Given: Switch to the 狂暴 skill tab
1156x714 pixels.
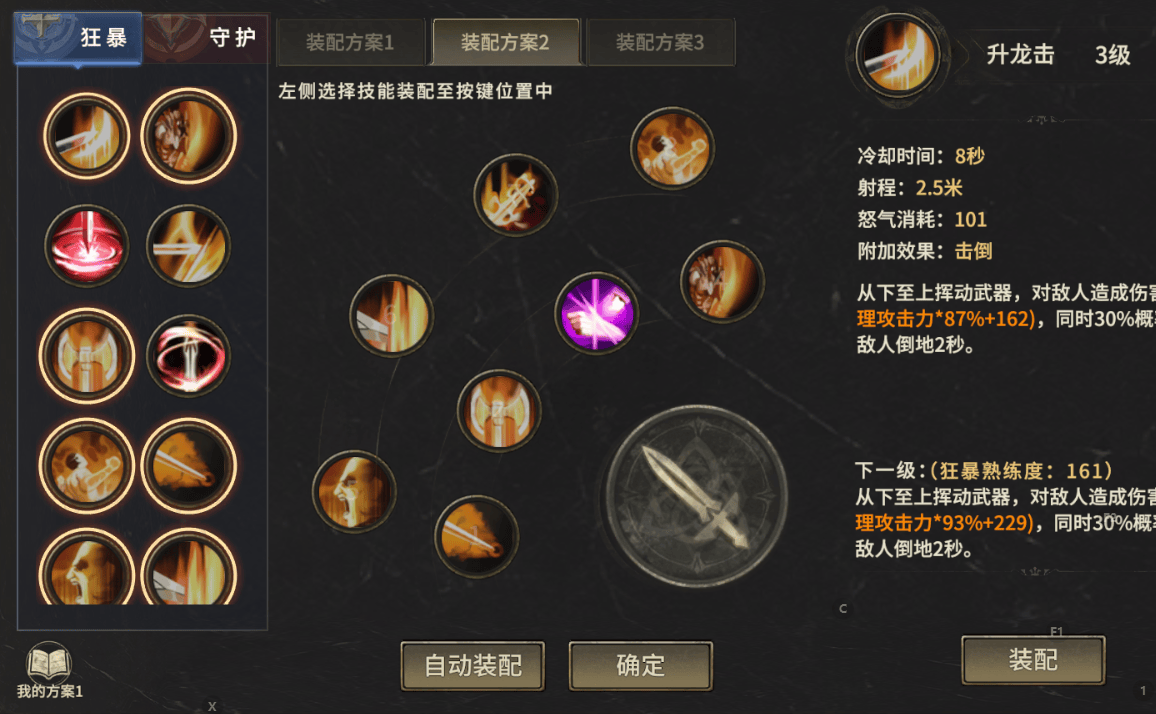Looking at the screenshot, I should (x=80, y=39).
